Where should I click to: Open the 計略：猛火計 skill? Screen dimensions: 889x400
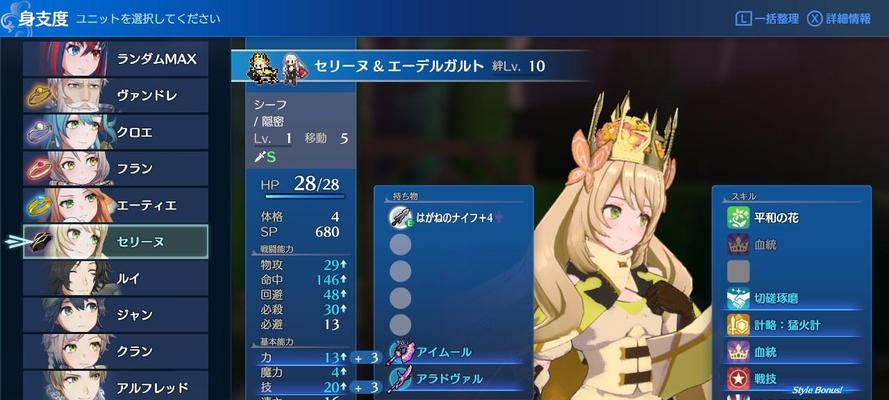pyautogui.click(x=790, y=325)
